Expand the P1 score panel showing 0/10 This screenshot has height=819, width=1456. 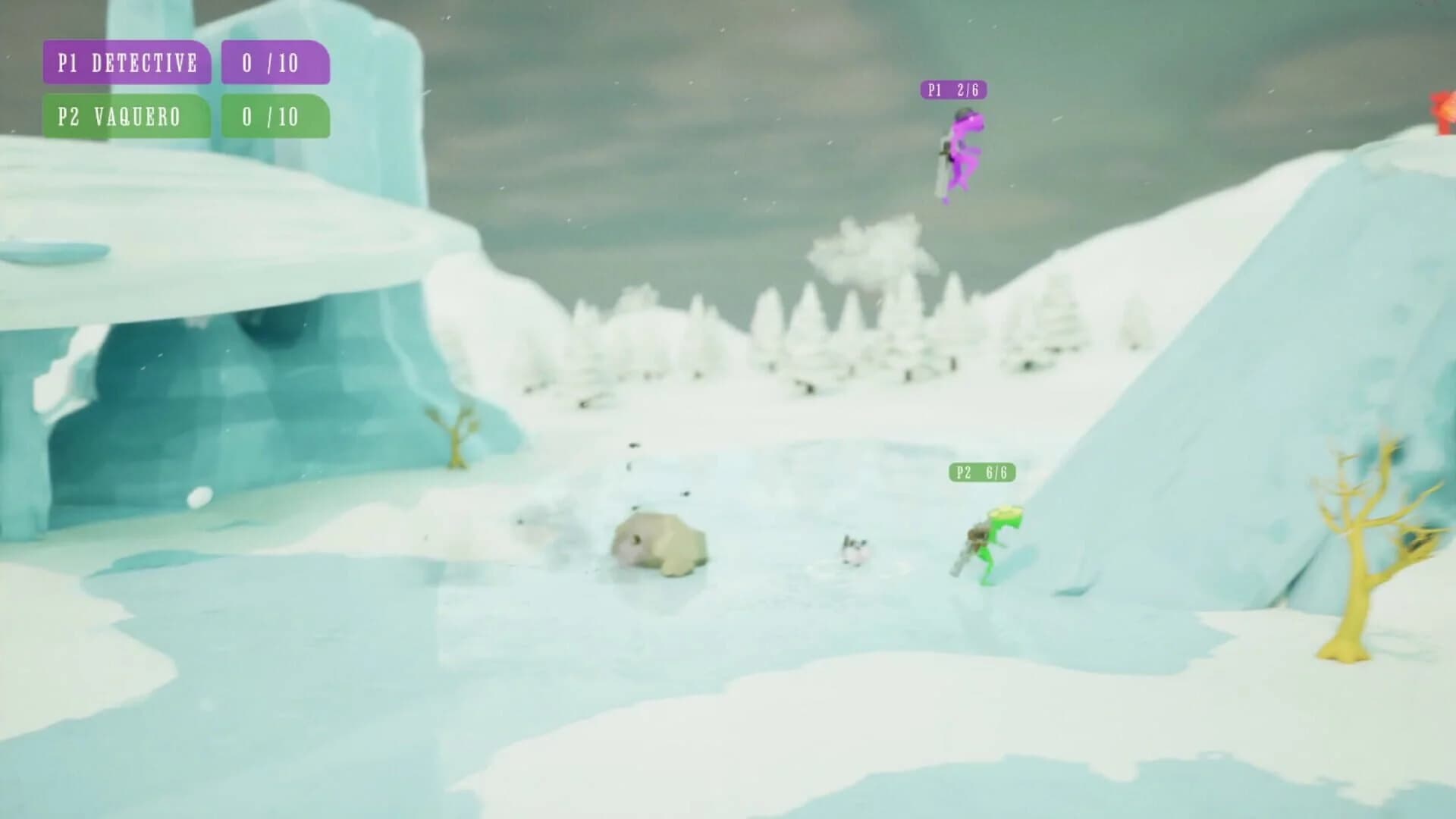(x=275, y=64)
